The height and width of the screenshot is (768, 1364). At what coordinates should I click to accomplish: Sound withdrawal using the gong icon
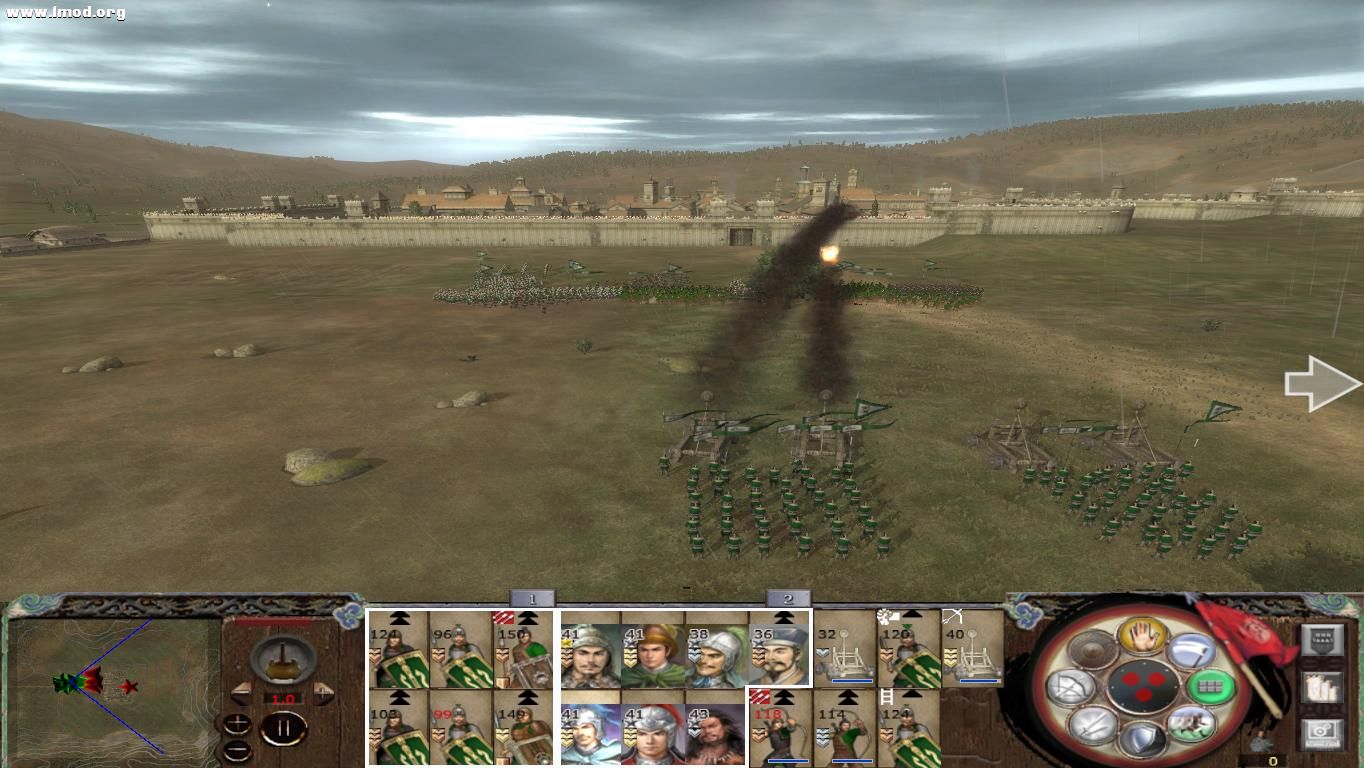tap(1092, 649)
